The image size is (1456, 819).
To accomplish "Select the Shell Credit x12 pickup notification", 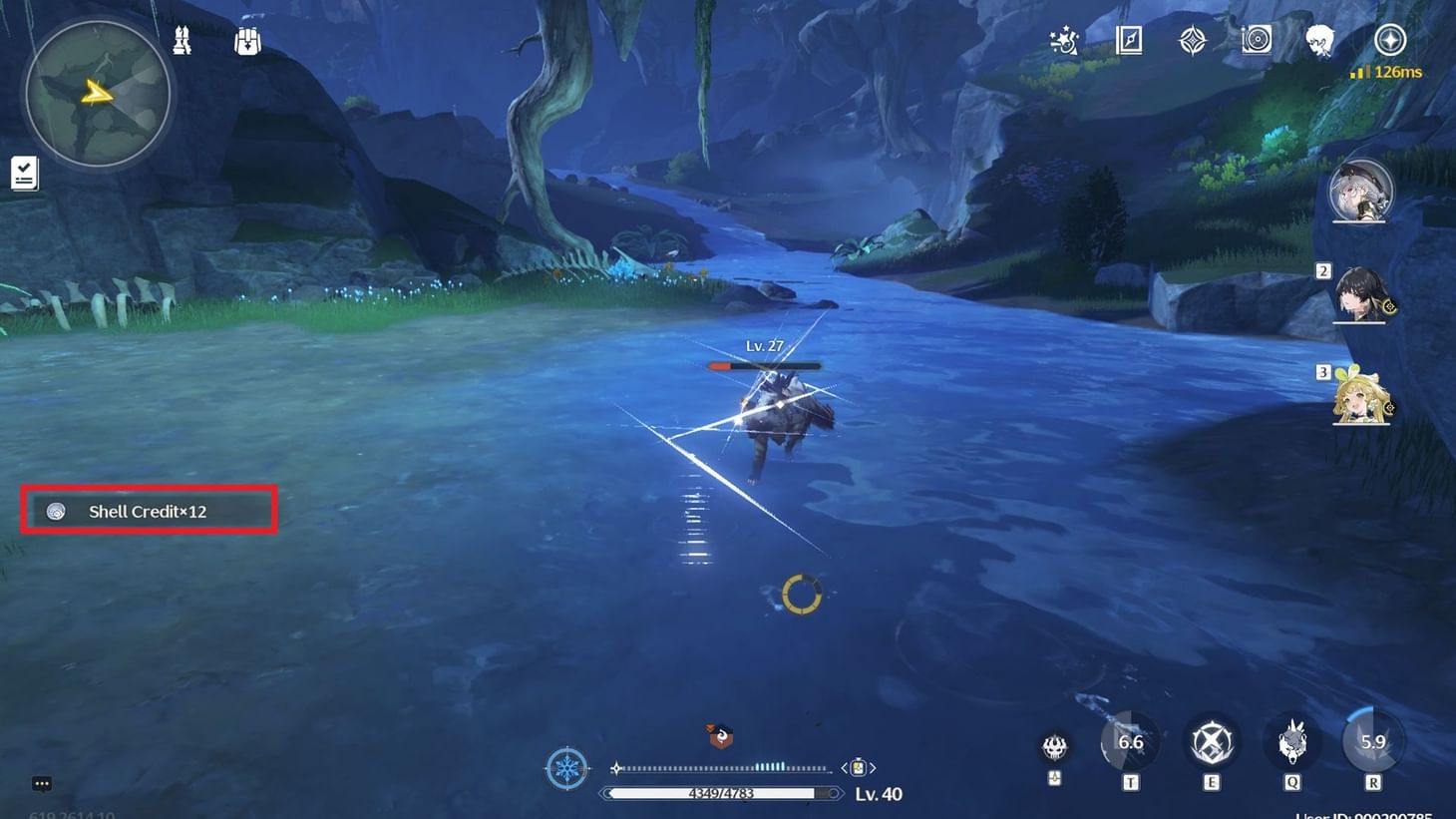I will pyautogui.click(x=148, y=511).
